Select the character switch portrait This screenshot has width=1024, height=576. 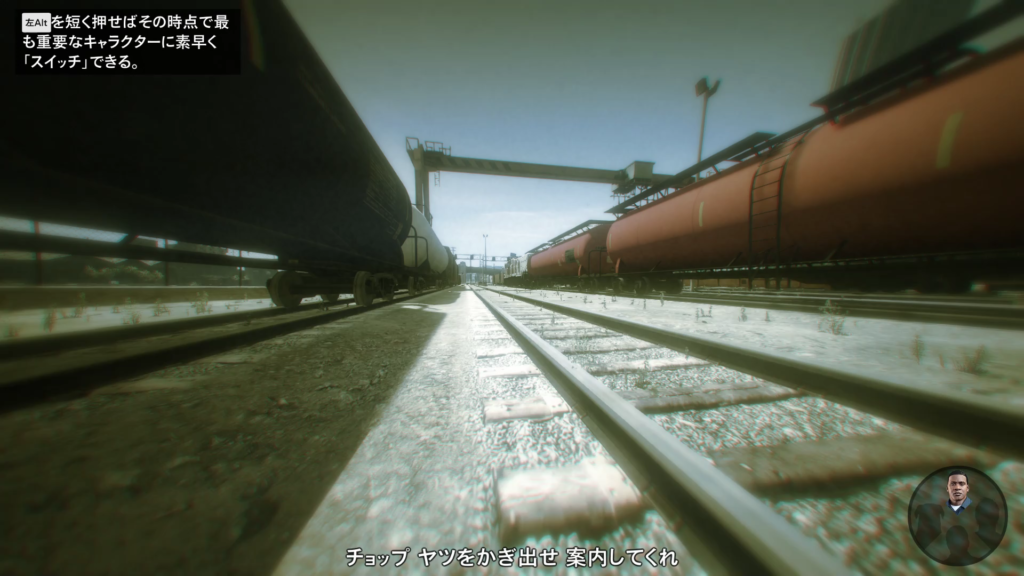[x=957, y=515]
